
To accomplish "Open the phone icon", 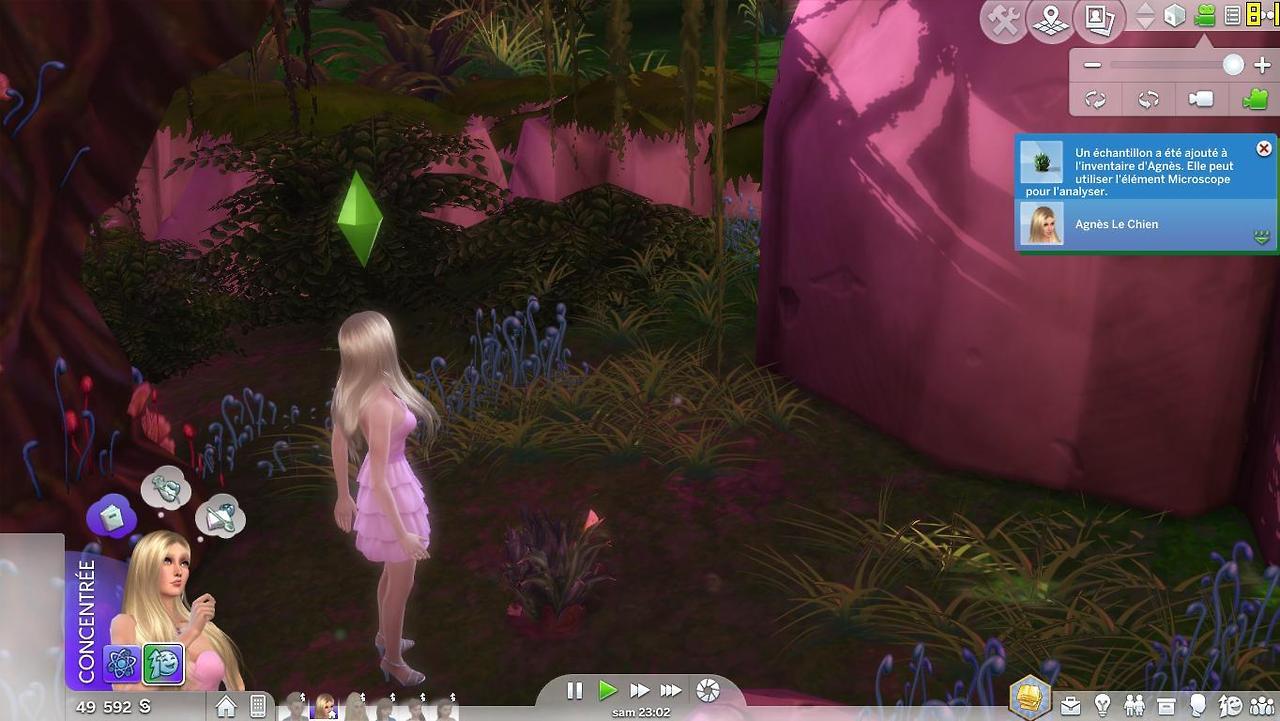I will tap(257, 706).
